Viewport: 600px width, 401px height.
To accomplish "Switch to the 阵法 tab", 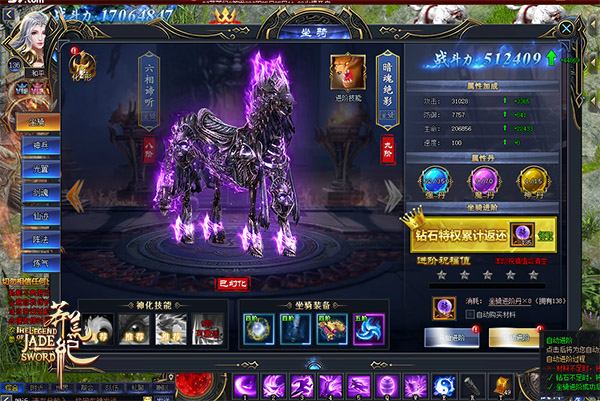I will 41,237.
